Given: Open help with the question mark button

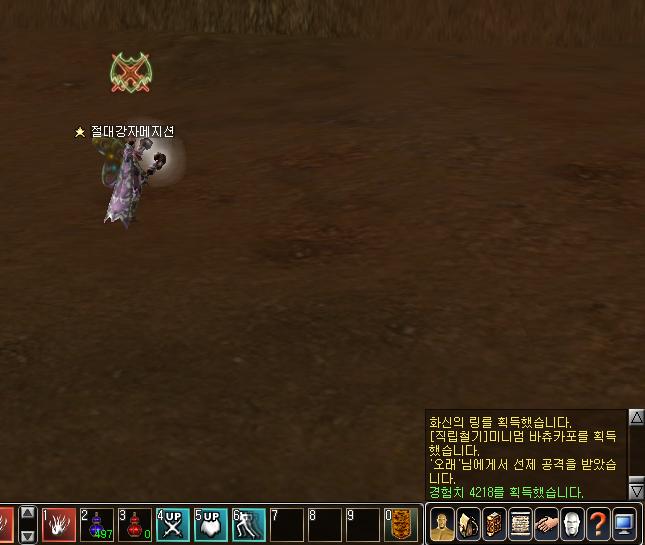Looking at the screenshot, I should (598, 524).
